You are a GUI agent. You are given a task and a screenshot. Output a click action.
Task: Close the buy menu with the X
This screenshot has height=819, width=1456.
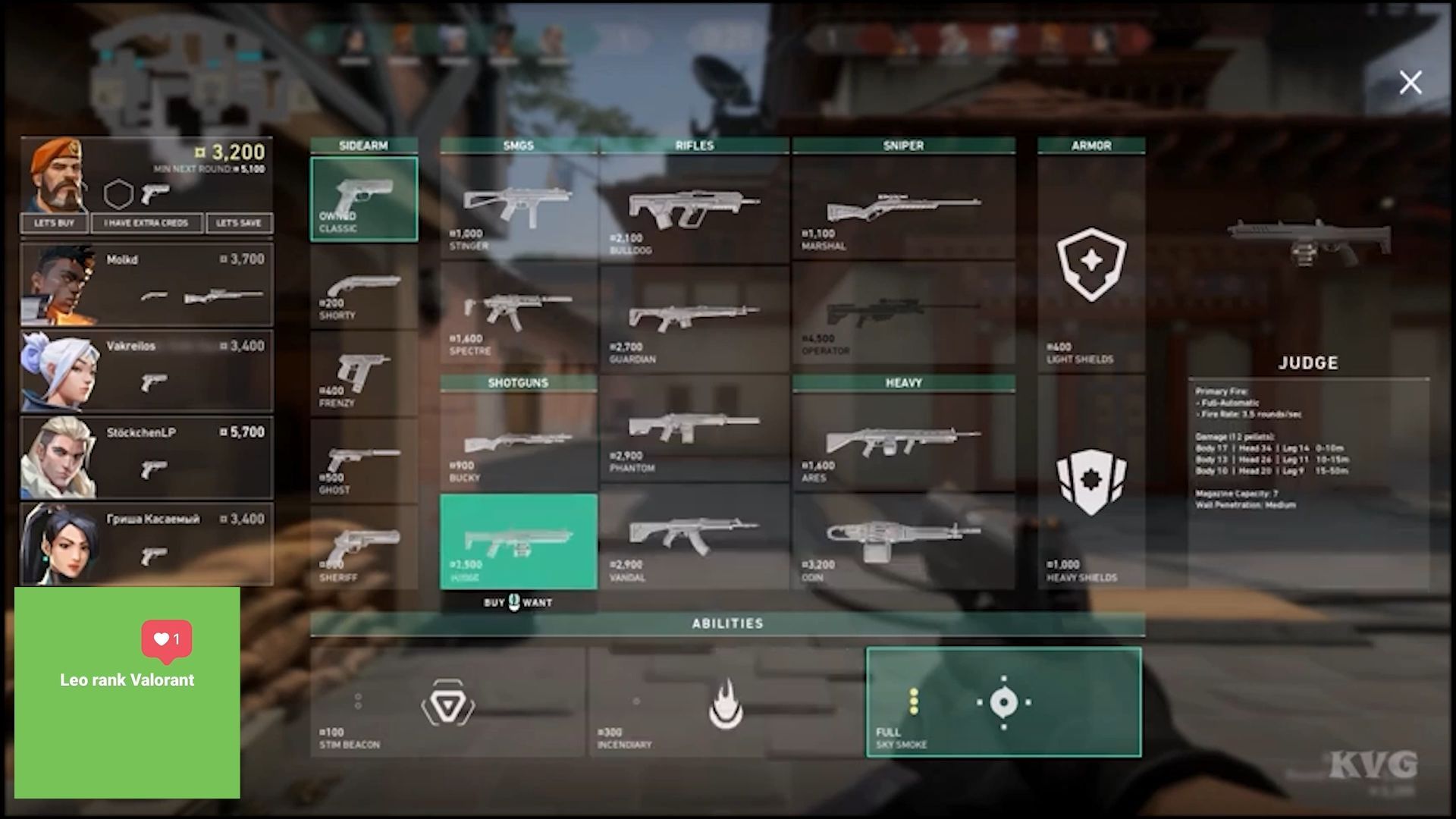tap(1410, 82)
